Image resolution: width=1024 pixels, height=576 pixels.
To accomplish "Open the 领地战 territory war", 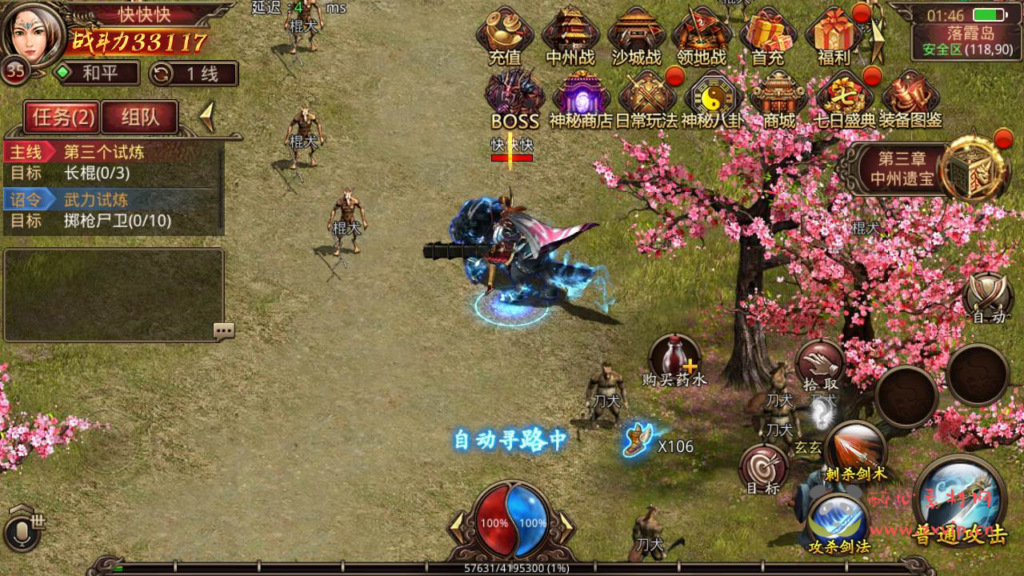I will [702, 35].
